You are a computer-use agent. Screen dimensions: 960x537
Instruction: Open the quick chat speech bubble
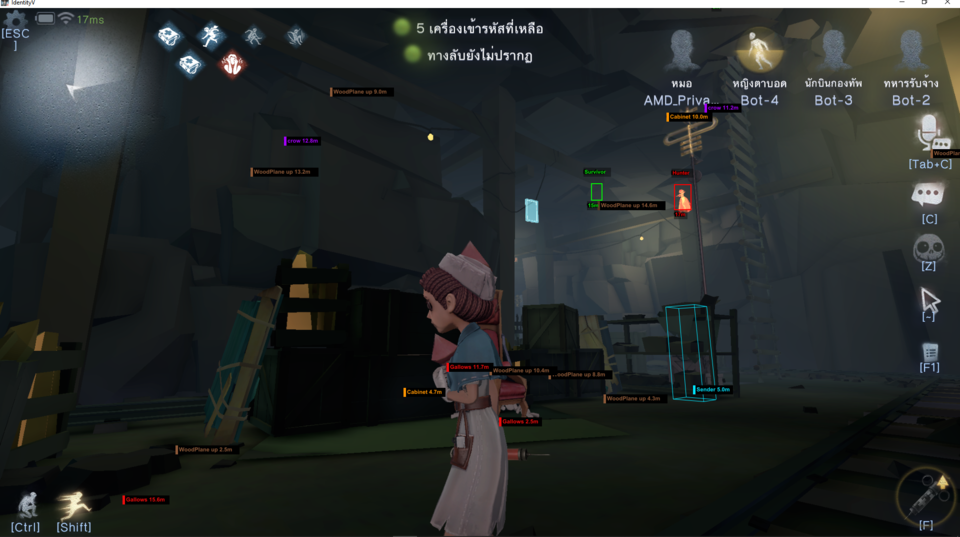[929, 194]
